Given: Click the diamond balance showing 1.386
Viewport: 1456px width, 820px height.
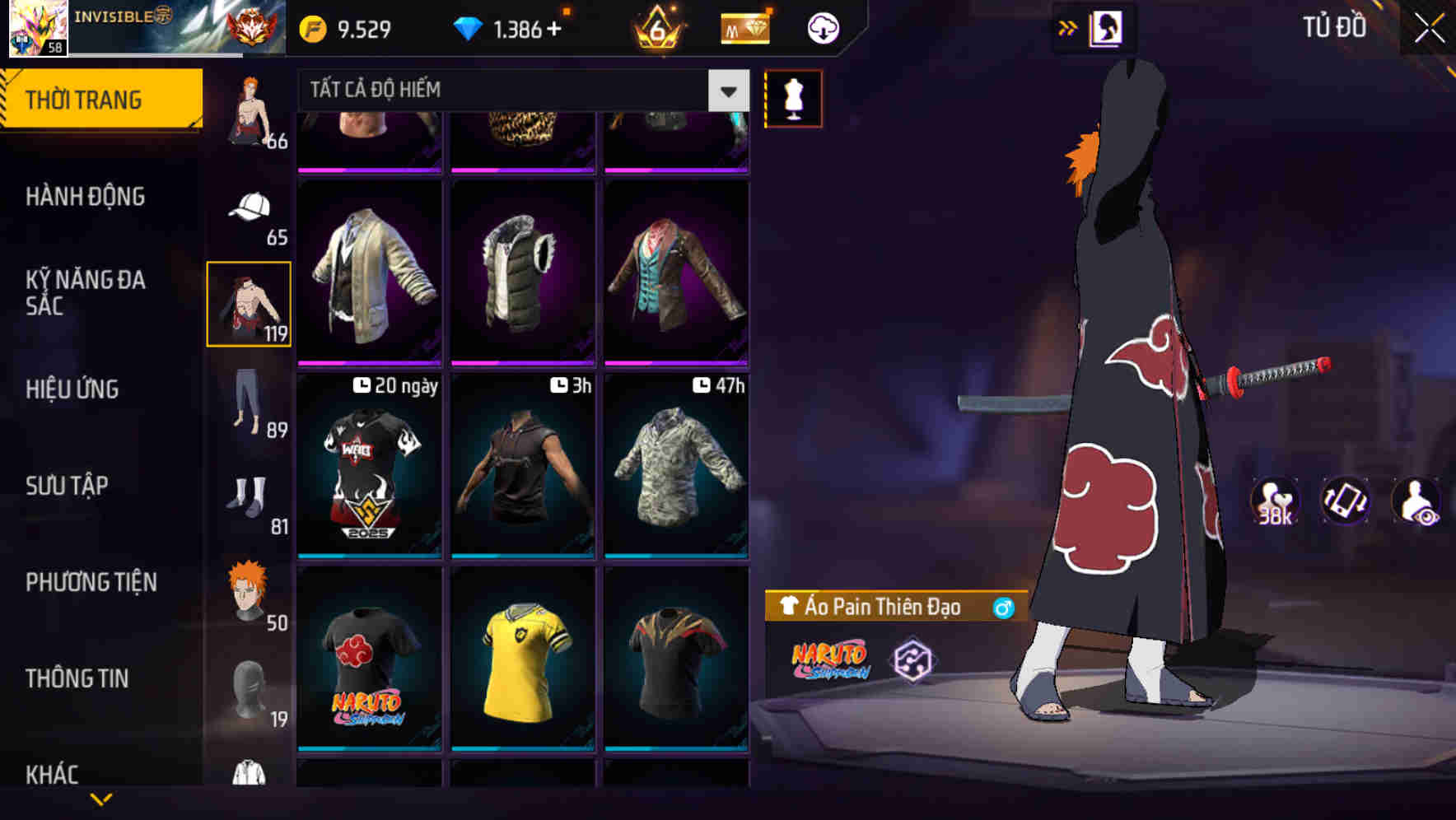Looking at the screenshot, I should [x=511, y=27].
